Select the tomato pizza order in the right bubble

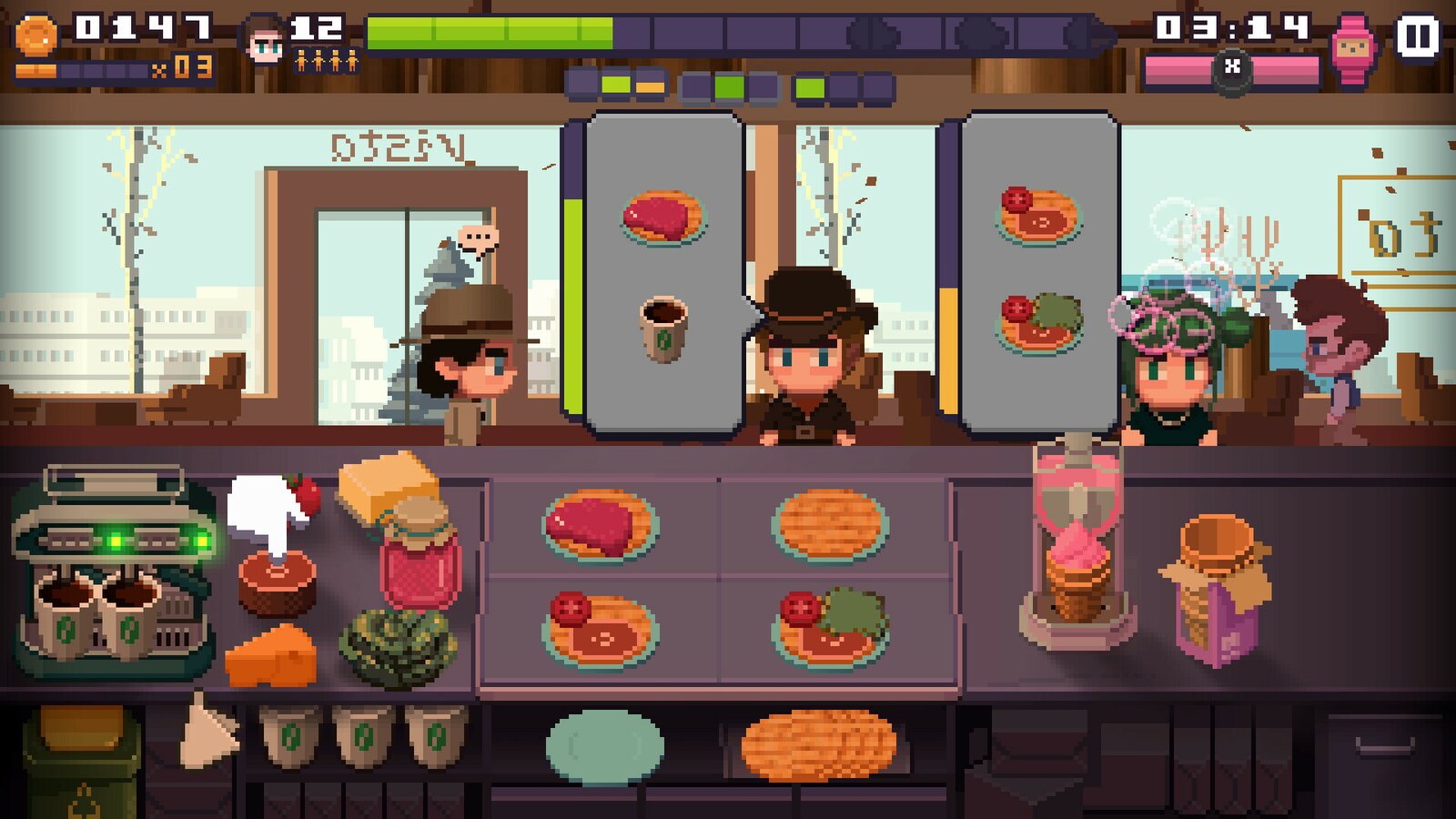[1037, 214]
